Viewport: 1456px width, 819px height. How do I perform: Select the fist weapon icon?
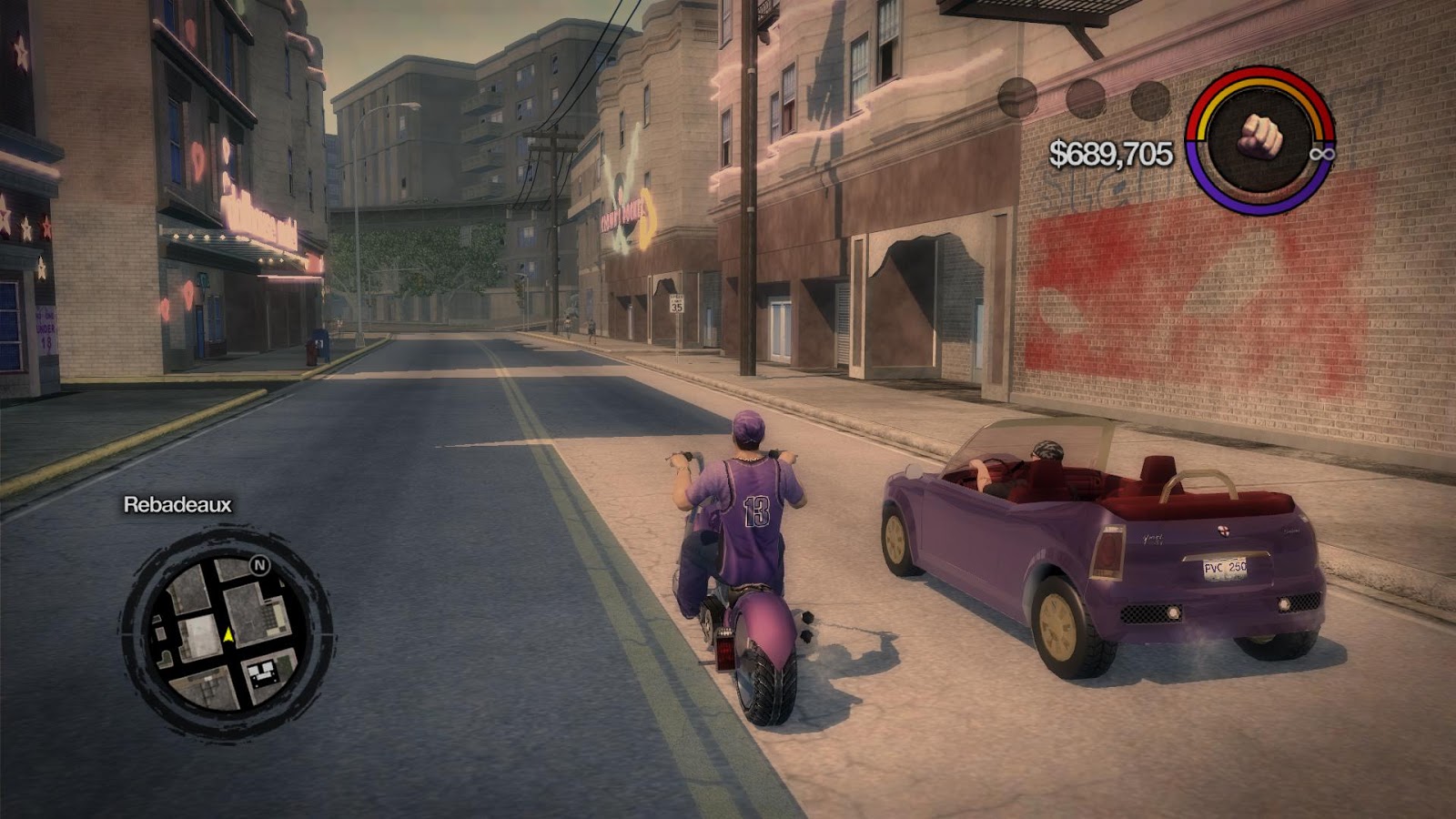coord(1260,139)
